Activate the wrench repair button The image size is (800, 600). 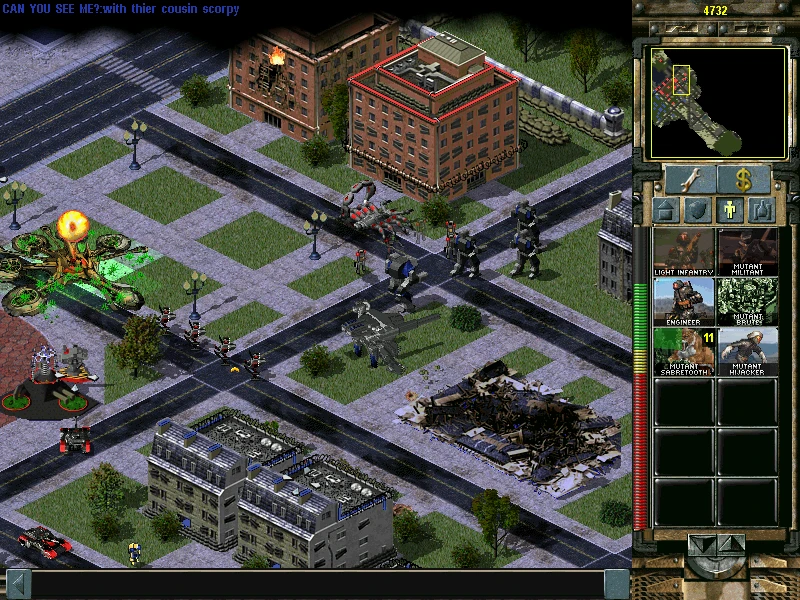pyautogui.click(x=686, y=179)
